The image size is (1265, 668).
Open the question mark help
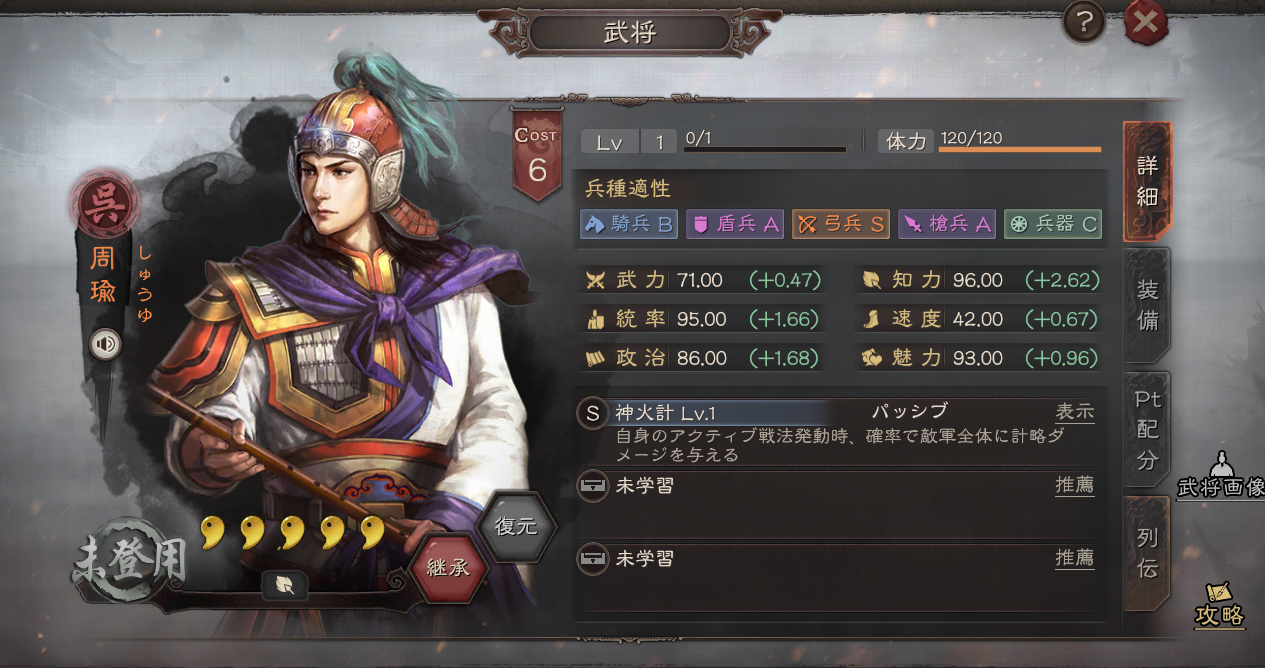pos(1084,21)
